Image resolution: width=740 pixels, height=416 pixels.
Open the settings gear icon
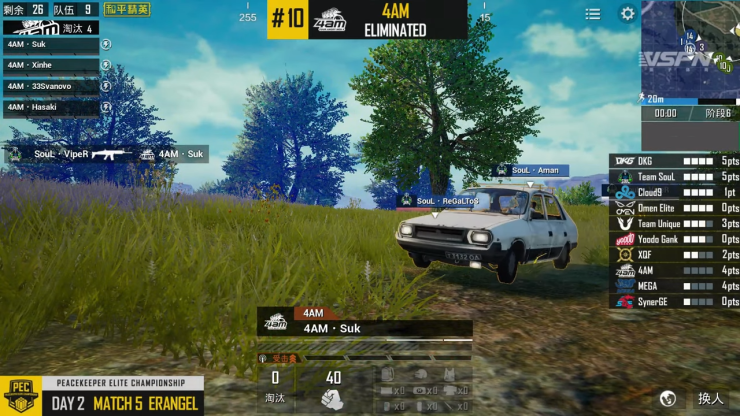coord(627,14)
